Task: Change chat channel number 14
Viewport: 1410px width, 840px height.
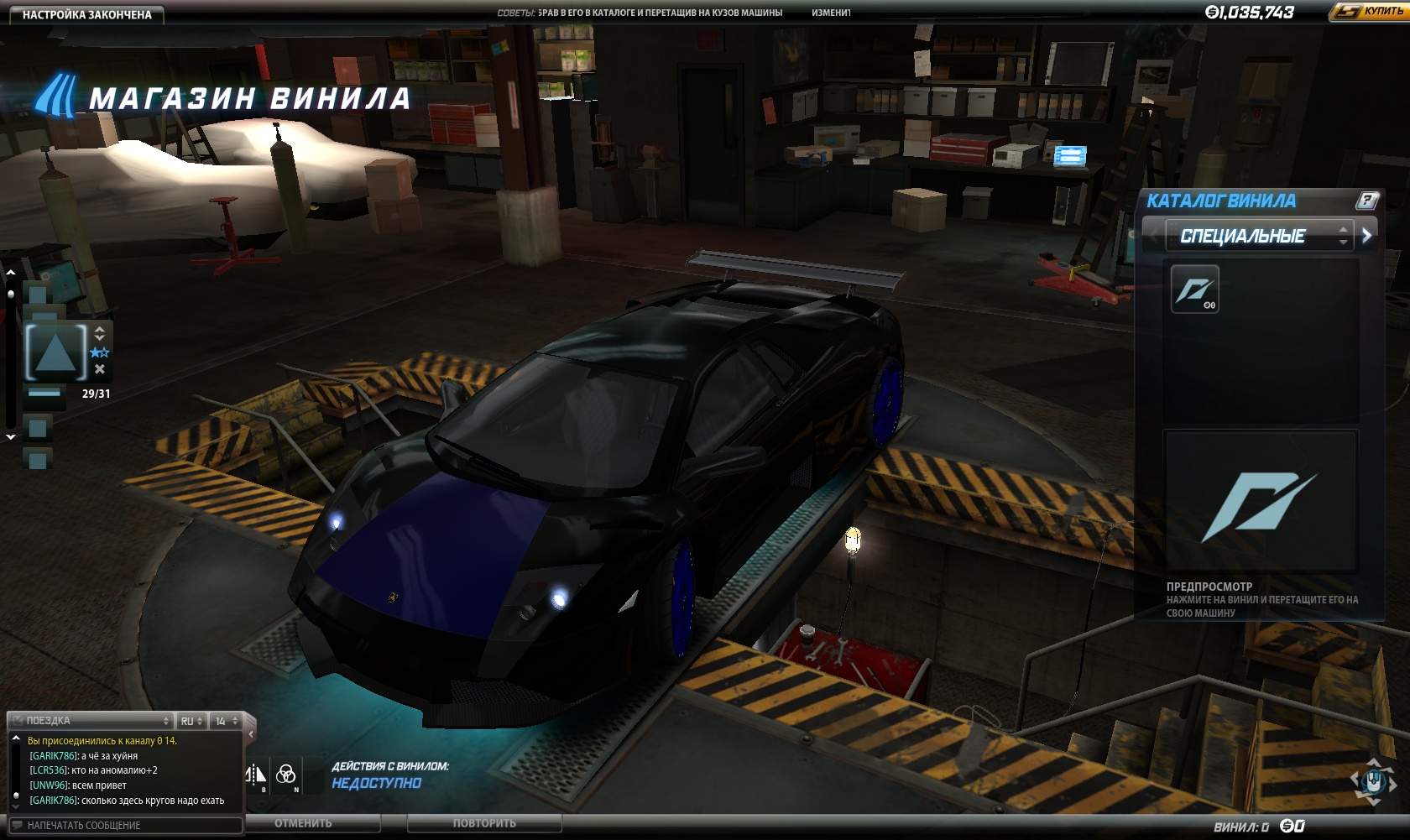Action: 226,721
